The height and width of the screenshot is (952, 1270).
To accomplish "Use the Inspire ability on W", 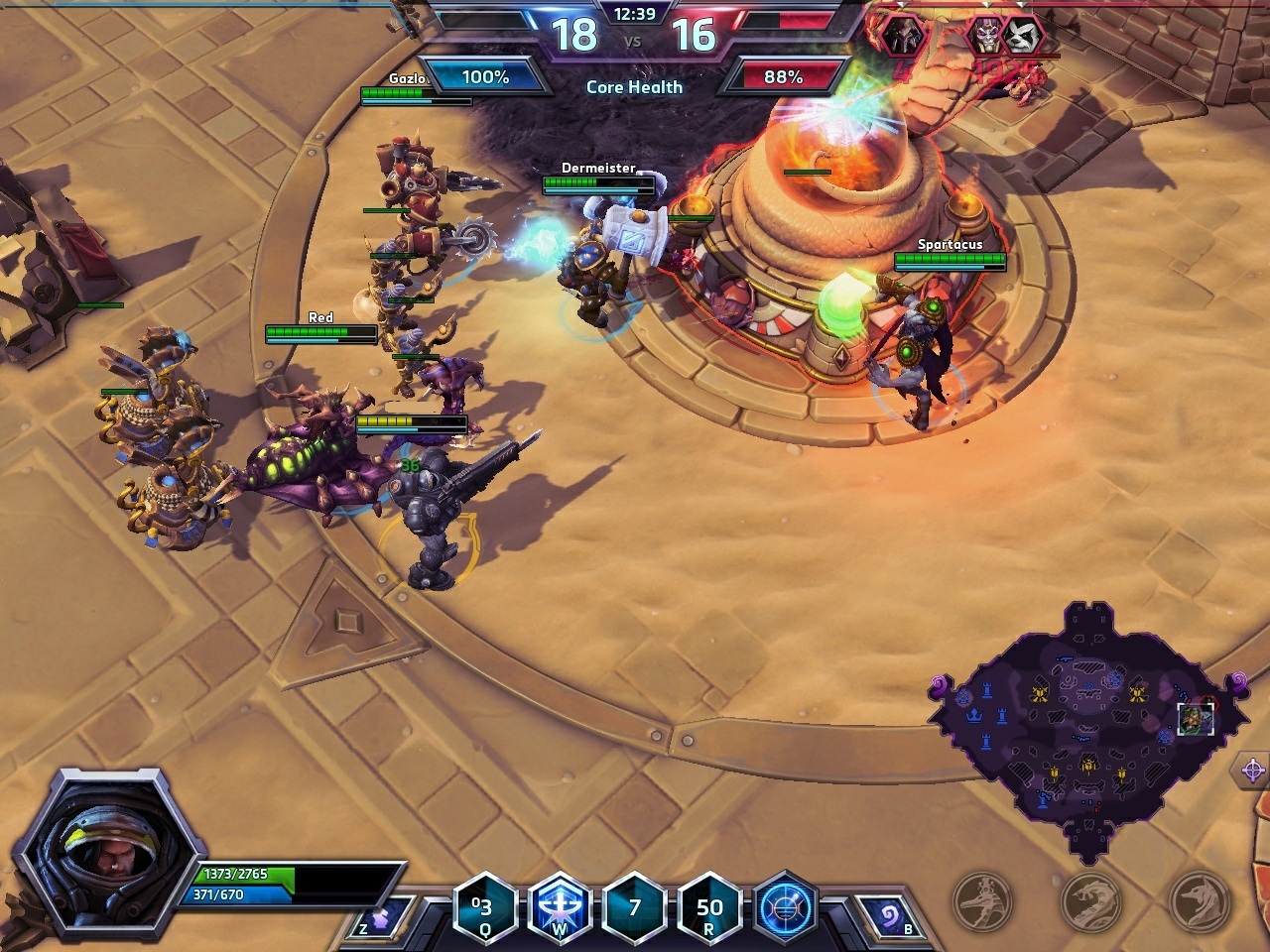I will (560, 906).
